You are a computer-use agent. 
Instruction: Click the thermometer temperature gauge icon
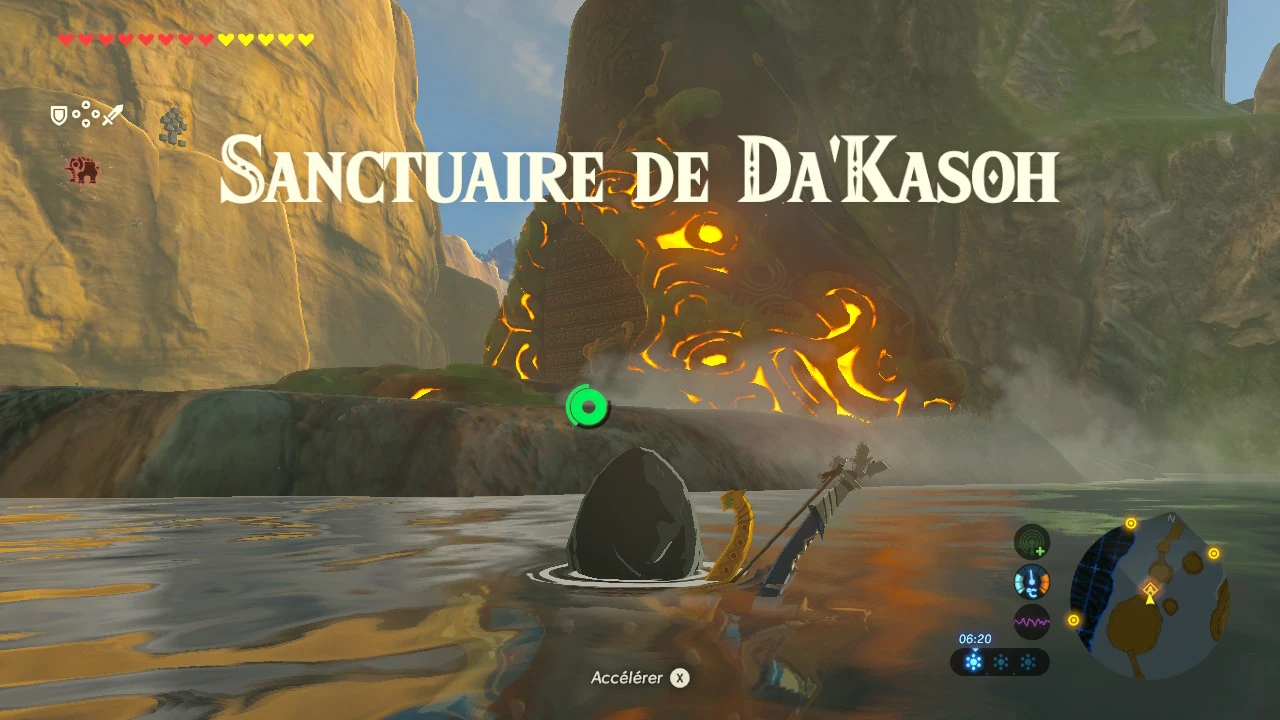(x=1030, y=582)
